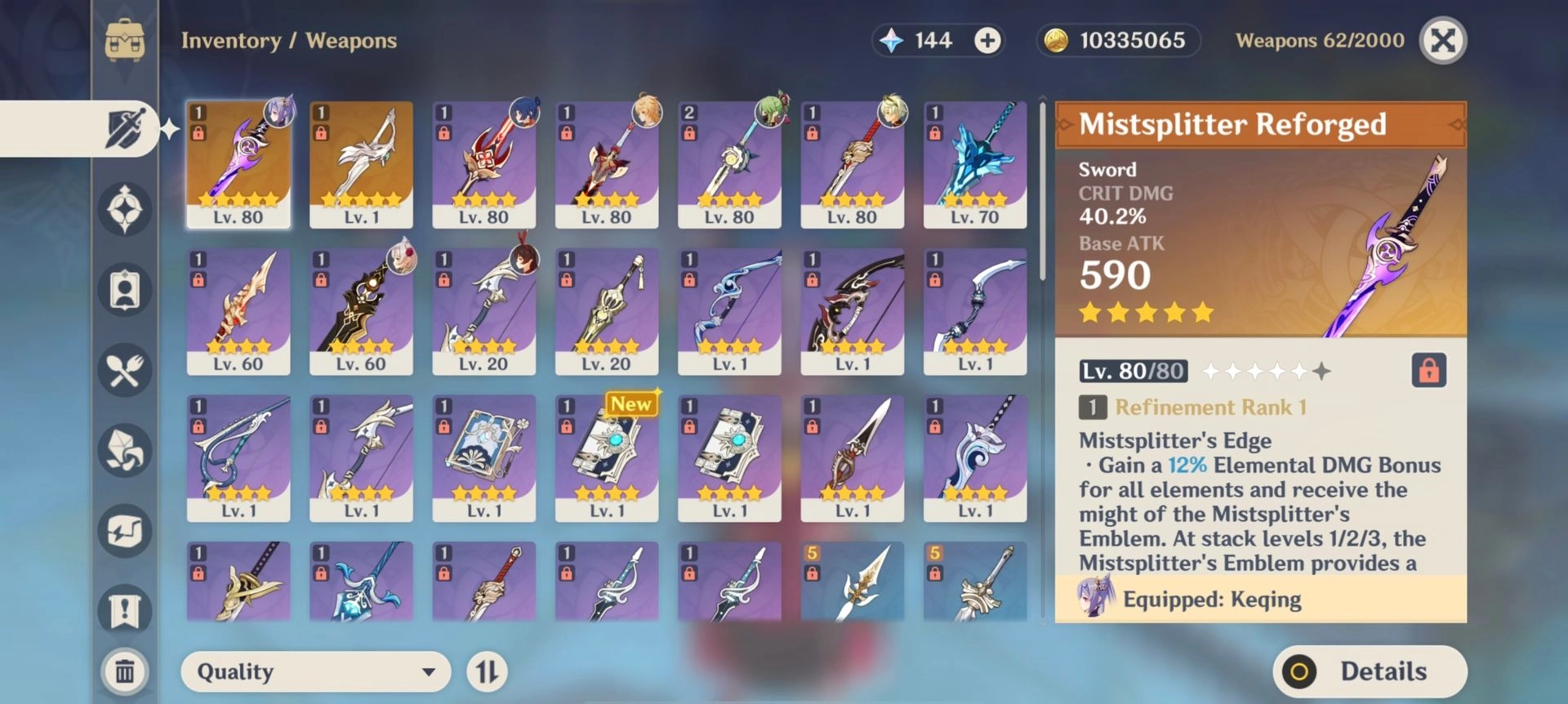The image size is (1568, 704).
Task: Select the Lv. 70 blue claymore thumbnail
Action: click(x=975, y=163)
